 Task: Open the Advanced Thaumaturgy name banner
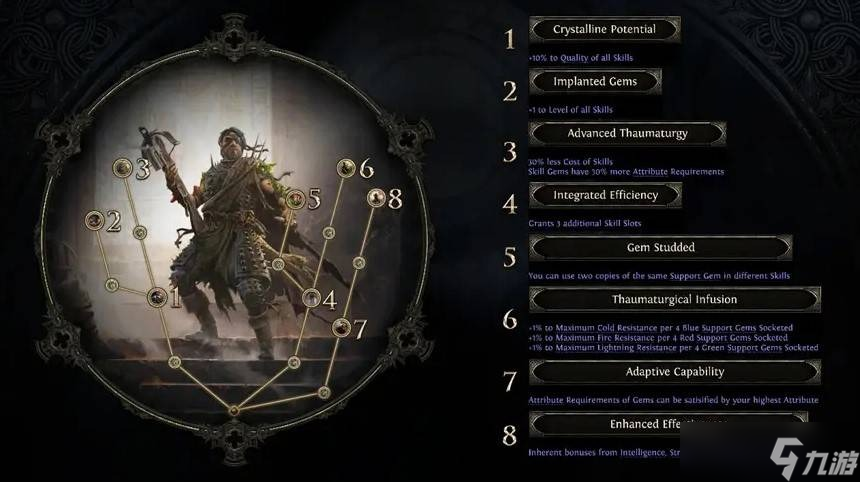(627, 133)
